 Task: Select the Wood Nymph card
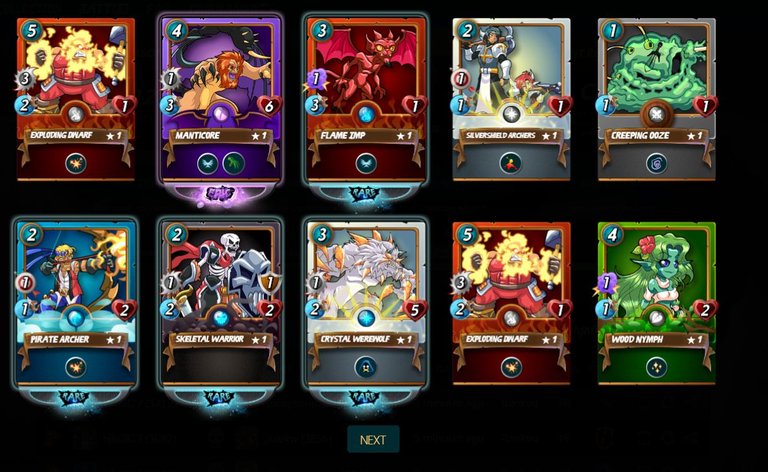pyautogui.click(x=656, y=303)
